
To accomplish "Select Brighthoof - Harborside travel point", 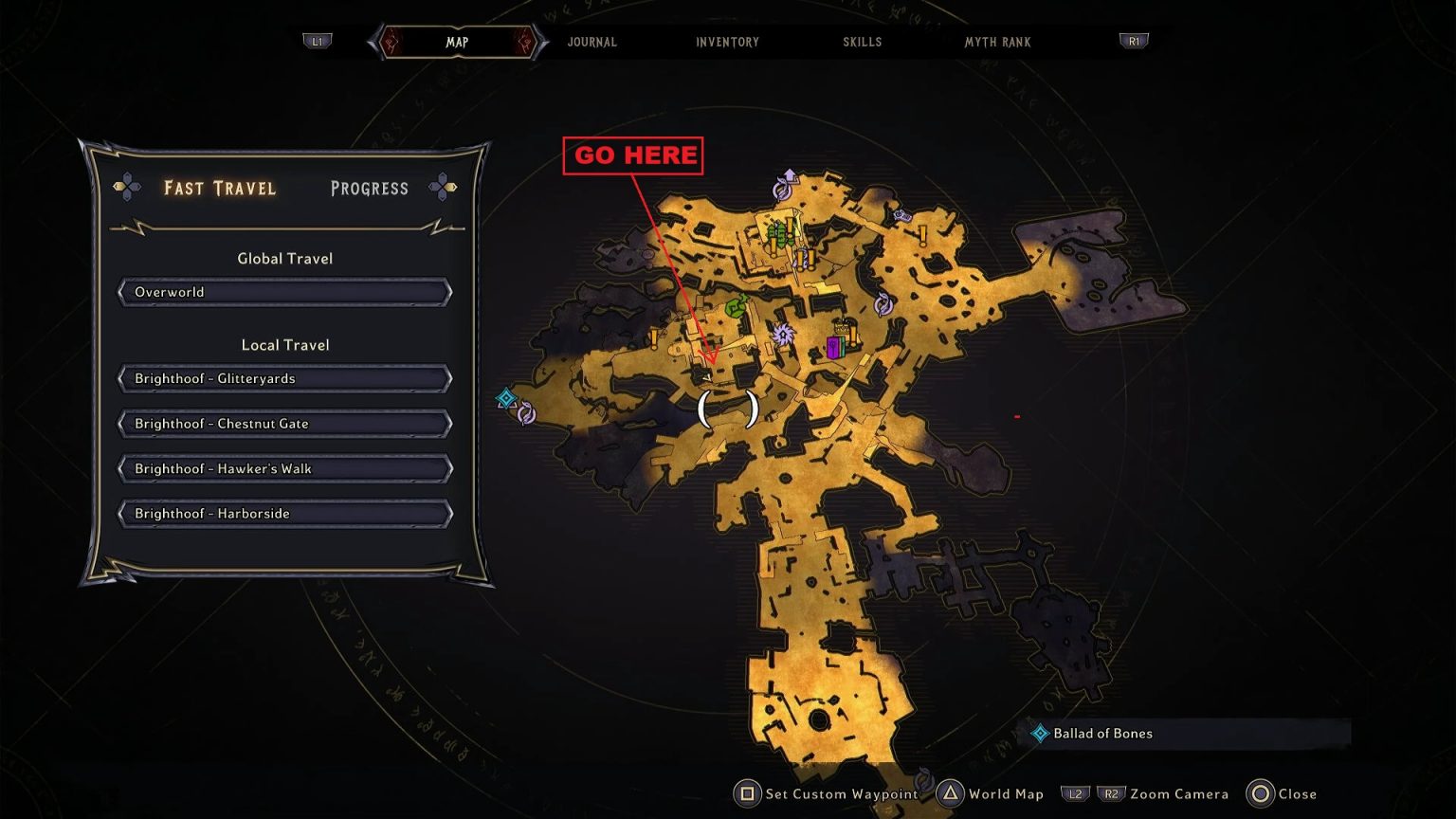I will [284, 513].
